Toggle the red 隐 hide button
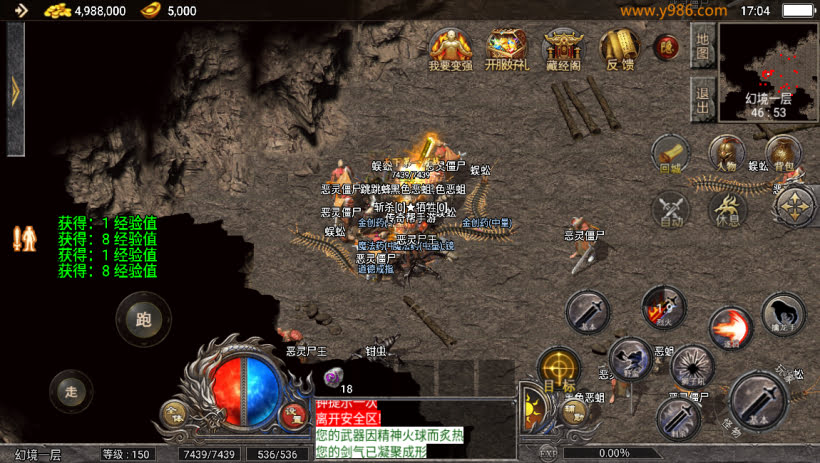820x463 pixels. point(666,47)
